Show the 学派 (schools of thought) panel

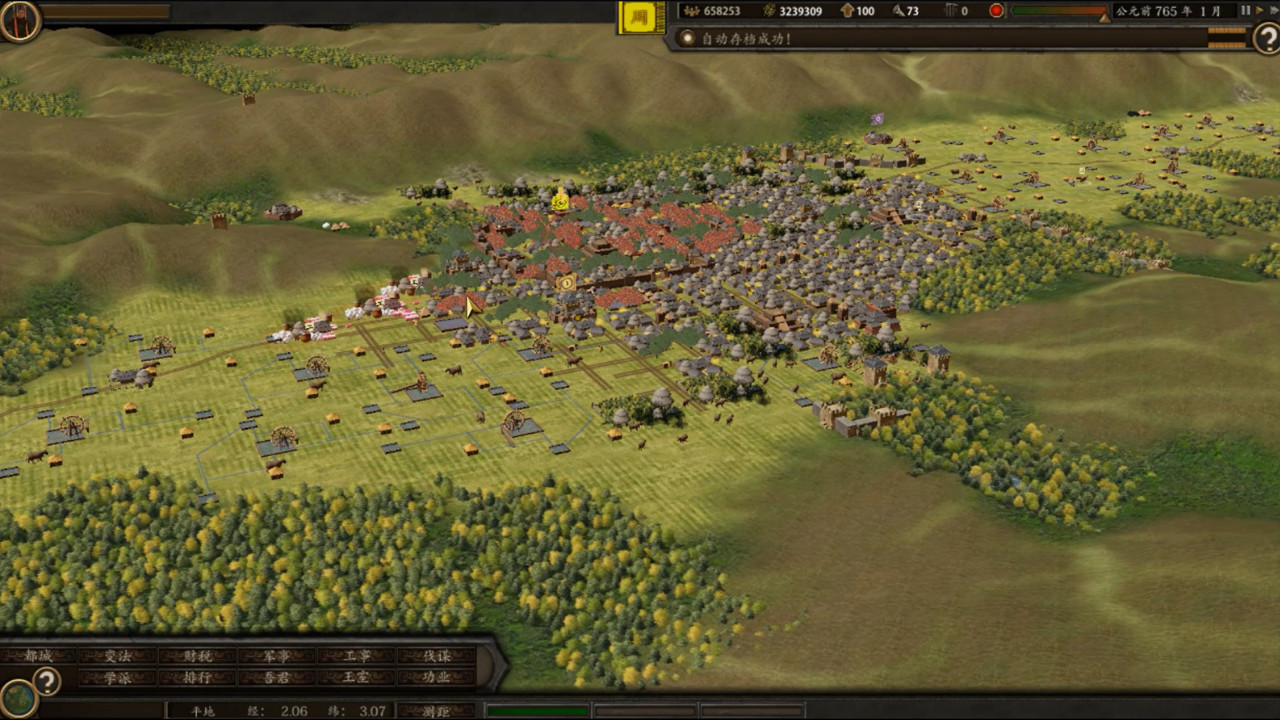point(118,677)
